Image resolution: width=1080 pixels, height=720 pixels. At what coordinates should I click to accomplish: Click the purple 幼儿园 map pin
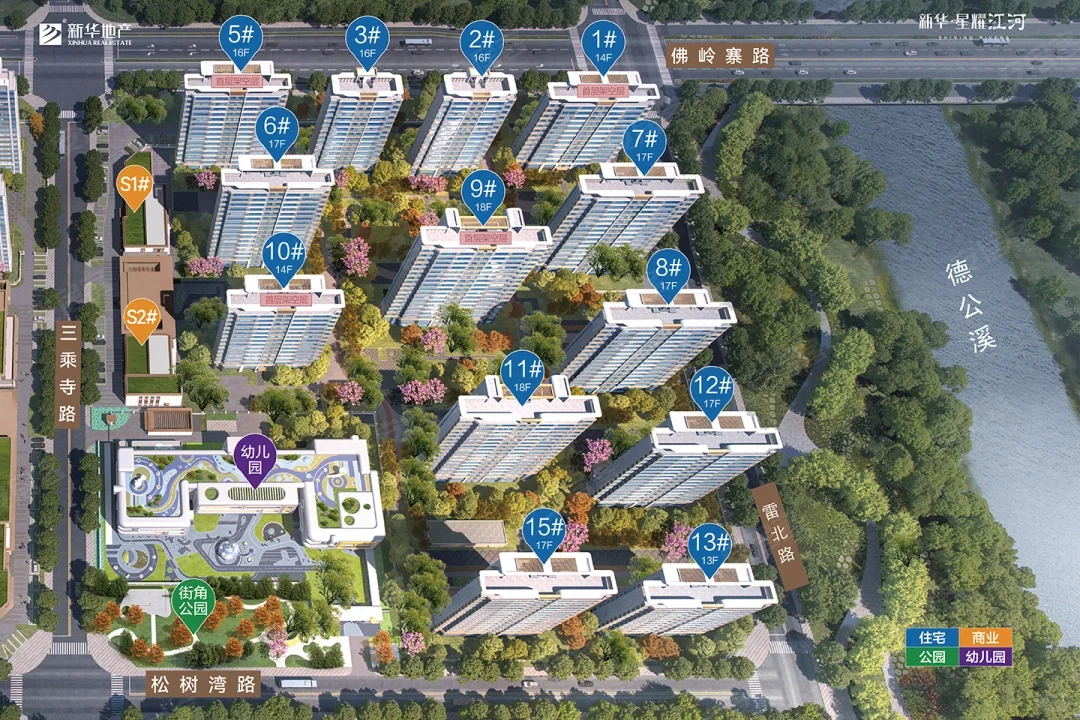point(255,460)
